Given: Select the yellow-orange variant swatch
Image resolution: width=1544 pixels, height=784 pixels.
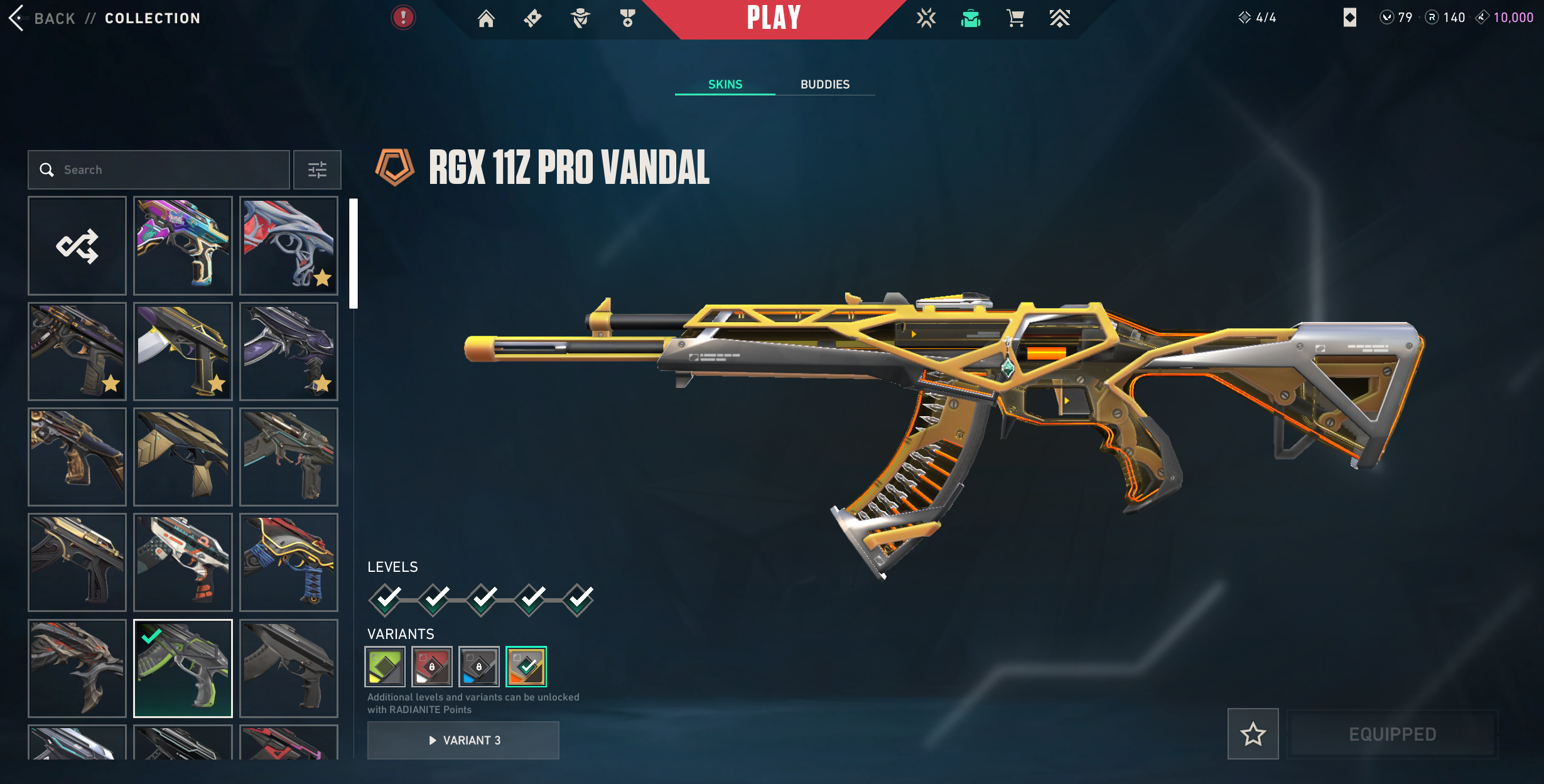Looking at the screenshot, I should [526, 667].
